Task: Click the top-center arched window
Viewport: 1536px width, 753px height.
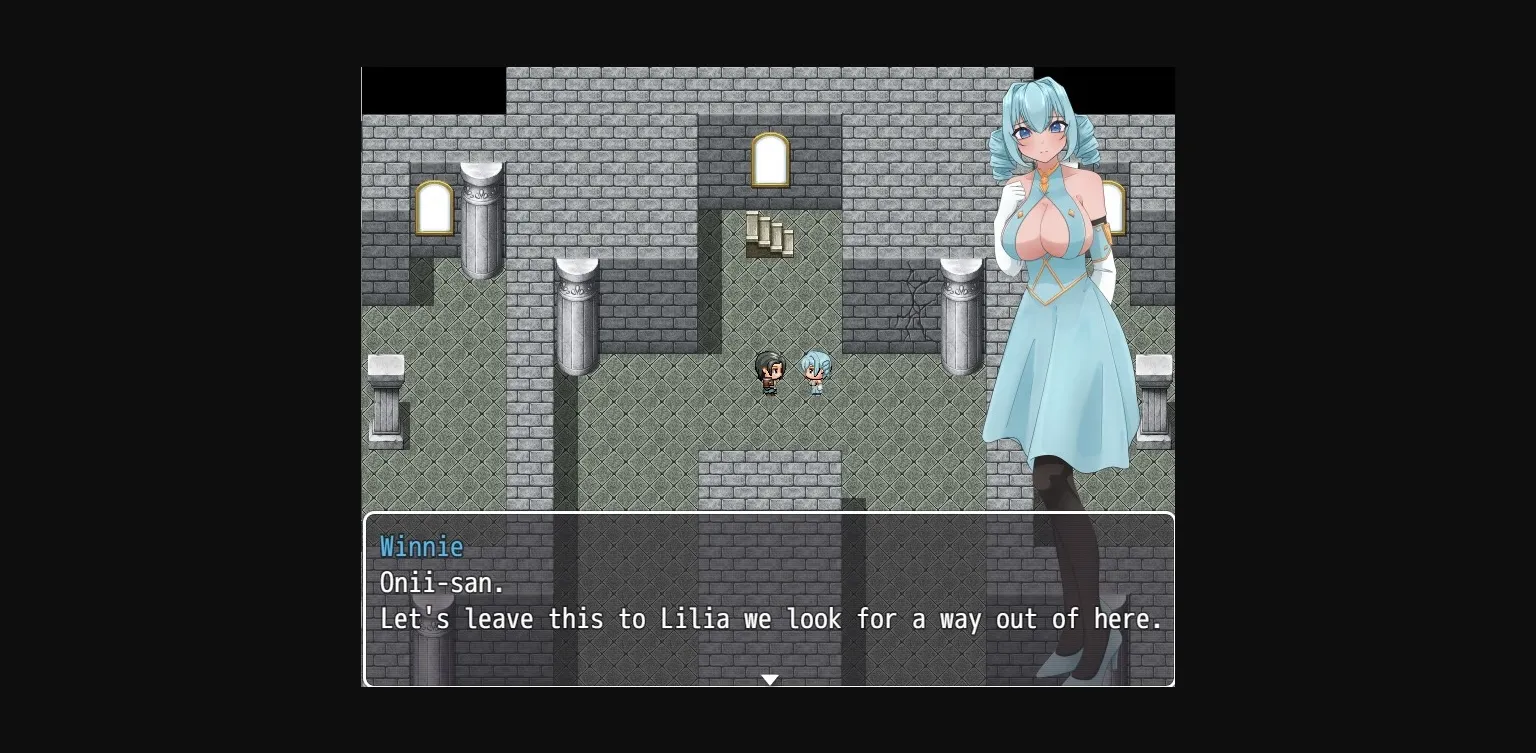Action: coord(770,158)
